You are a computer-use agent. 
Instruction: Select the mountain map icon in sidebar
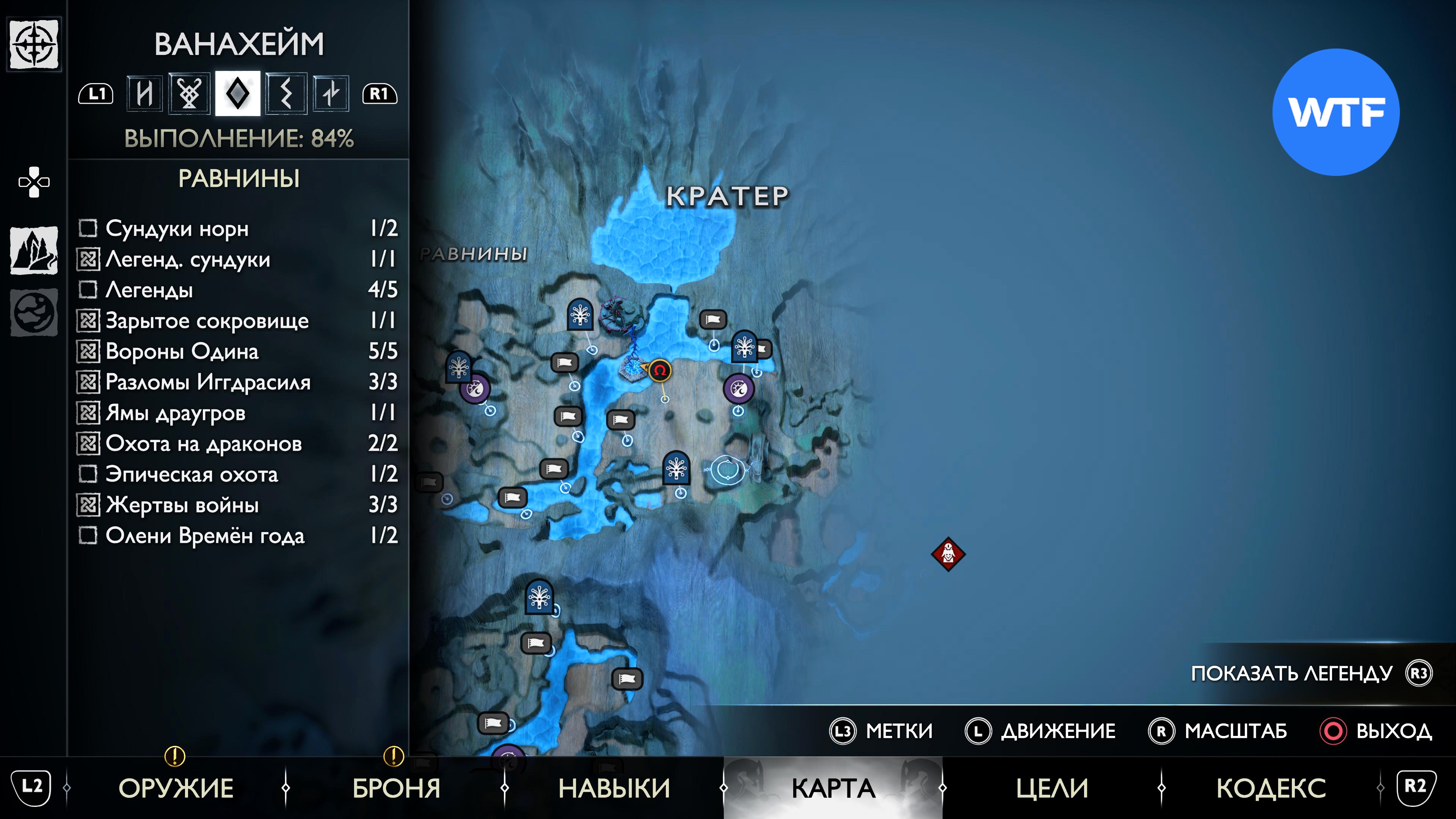pos(34,250)
